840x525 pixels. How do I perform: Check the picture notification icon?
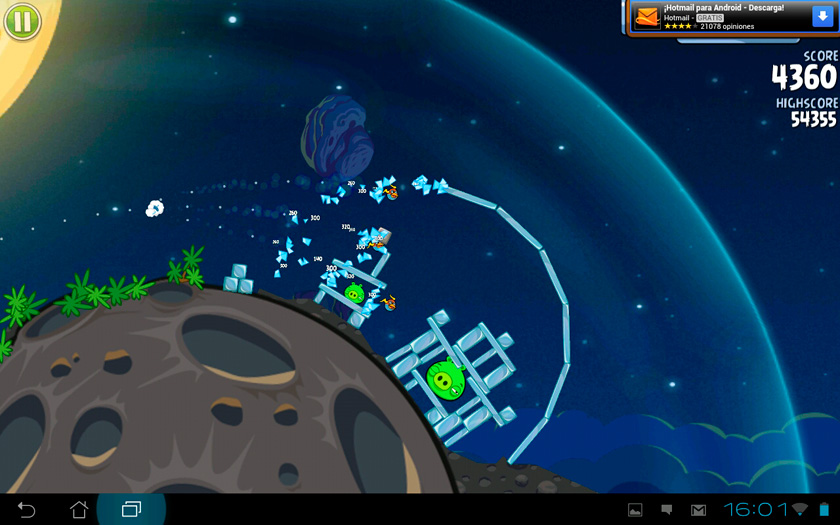coord(635,510)
